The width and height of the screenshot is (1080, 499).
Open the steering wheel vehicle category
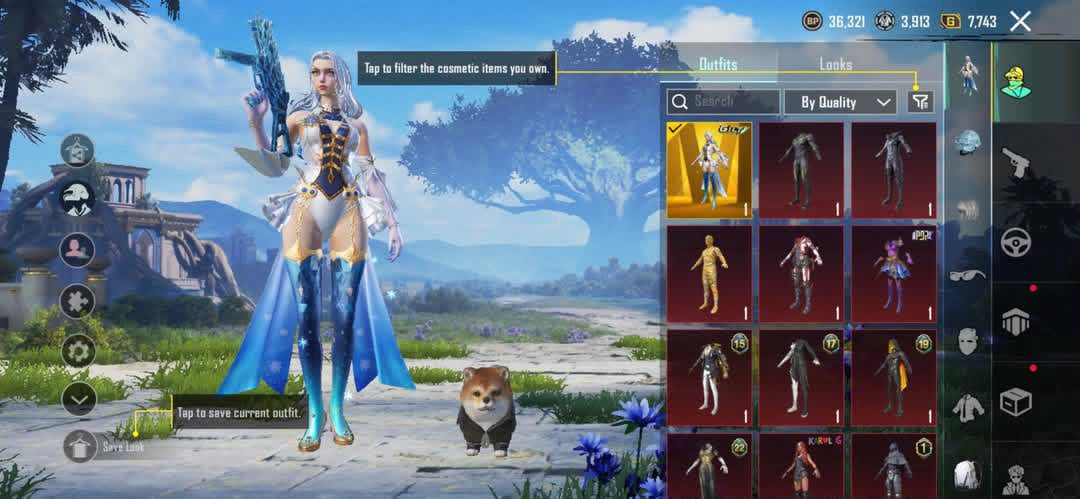pos(1016,242)
